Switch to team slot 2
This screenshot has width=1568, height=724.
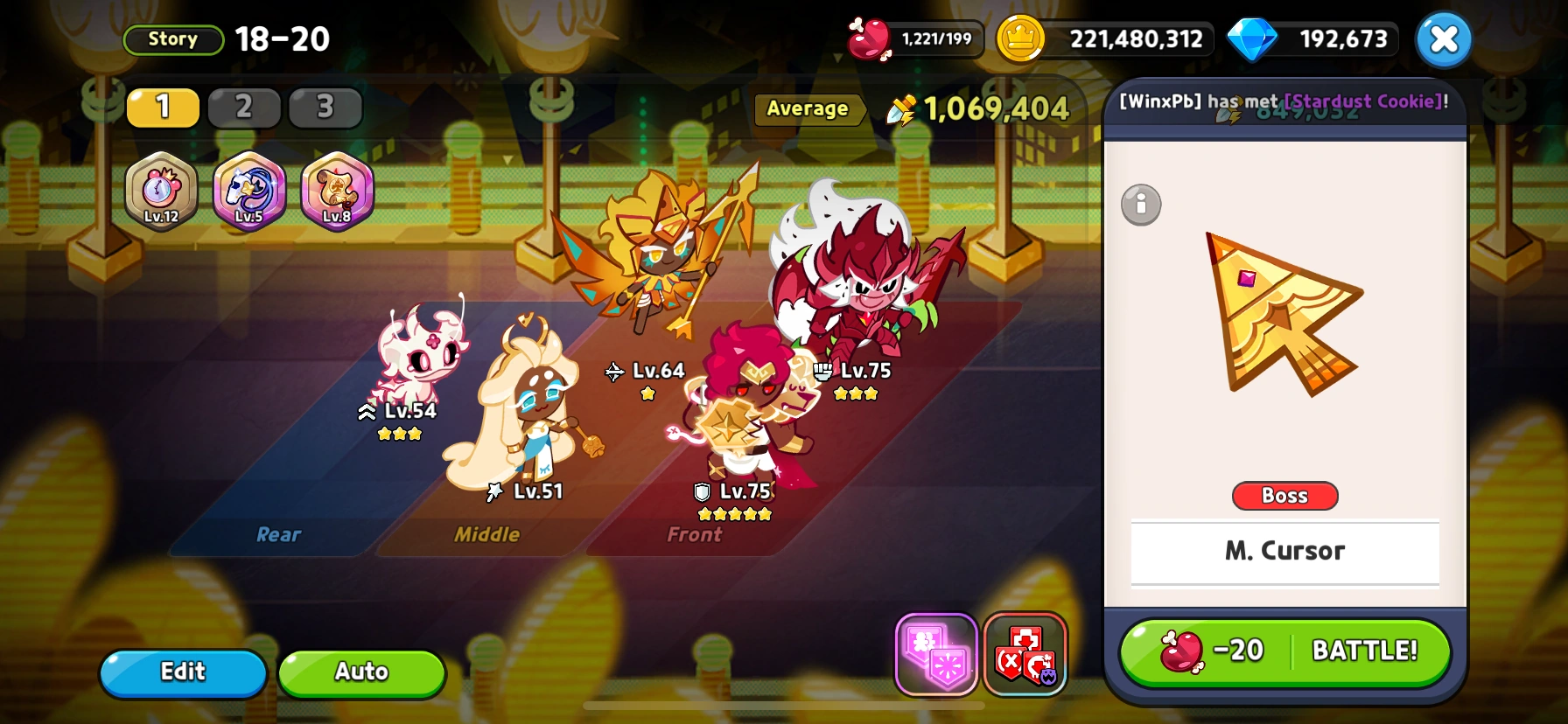click(x=244, y=107)
